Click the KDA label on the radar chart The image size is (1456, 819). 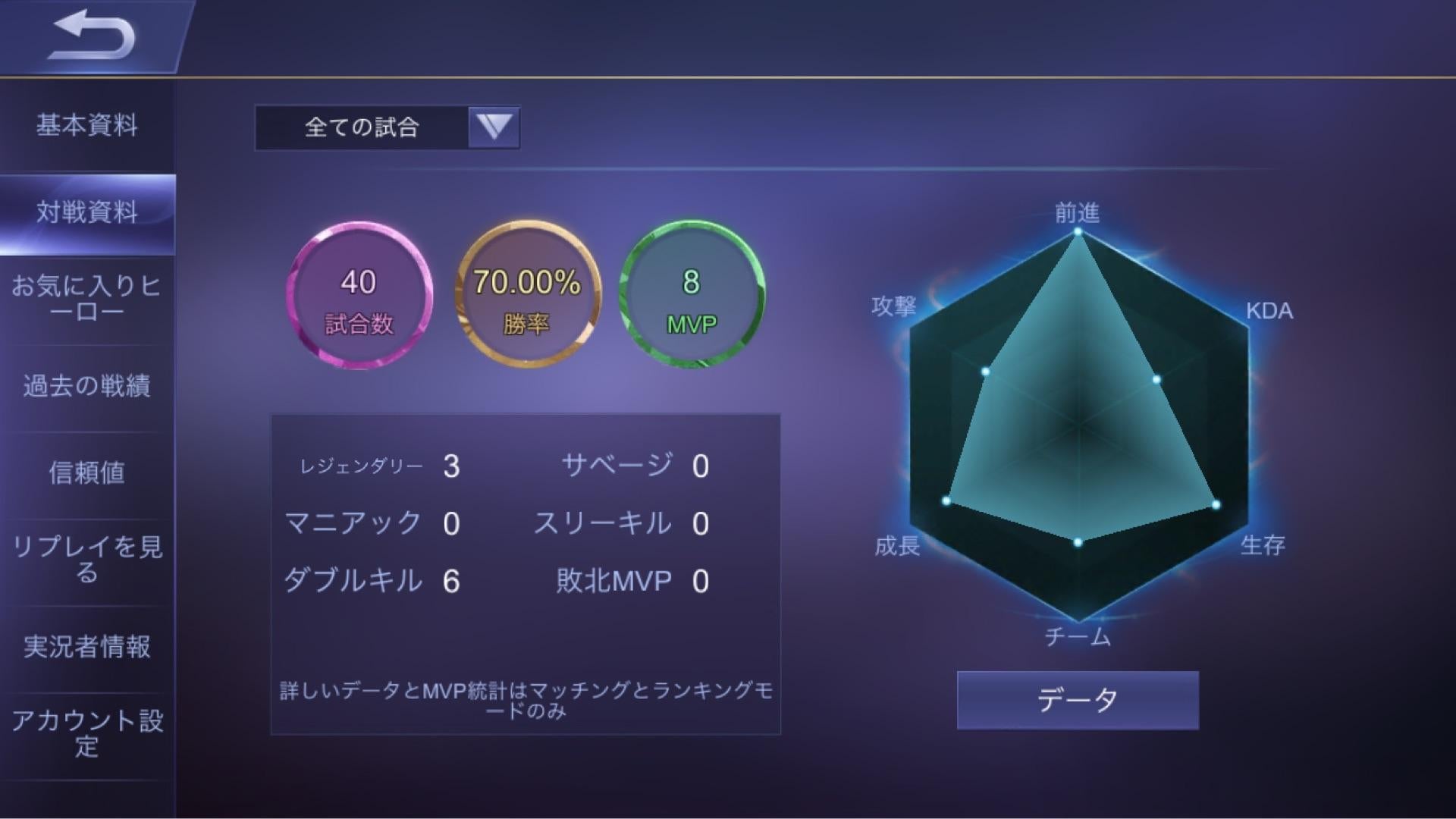1271,311
